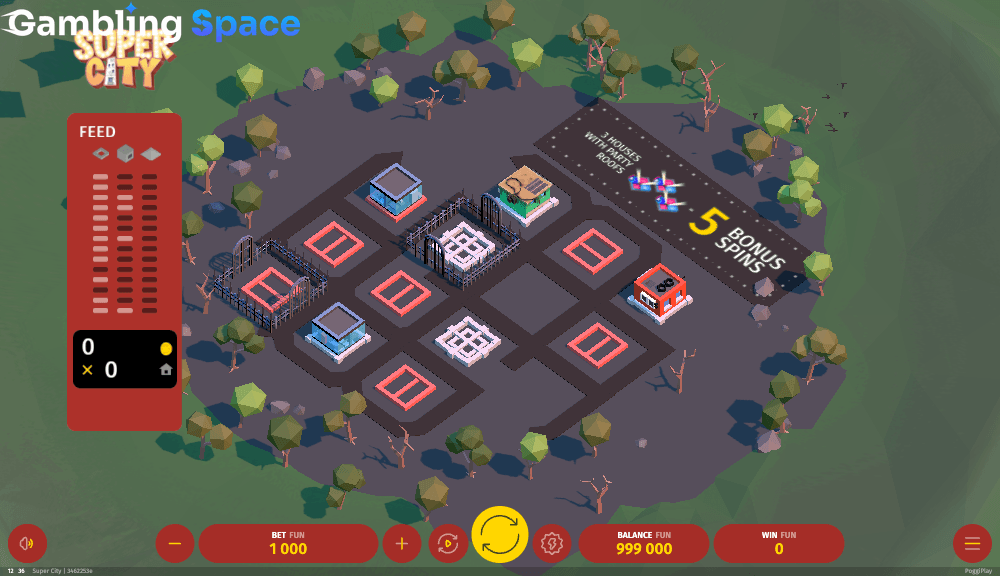Open the bet settings gear icon
The image size is (1000, 576).
point(551,544)
